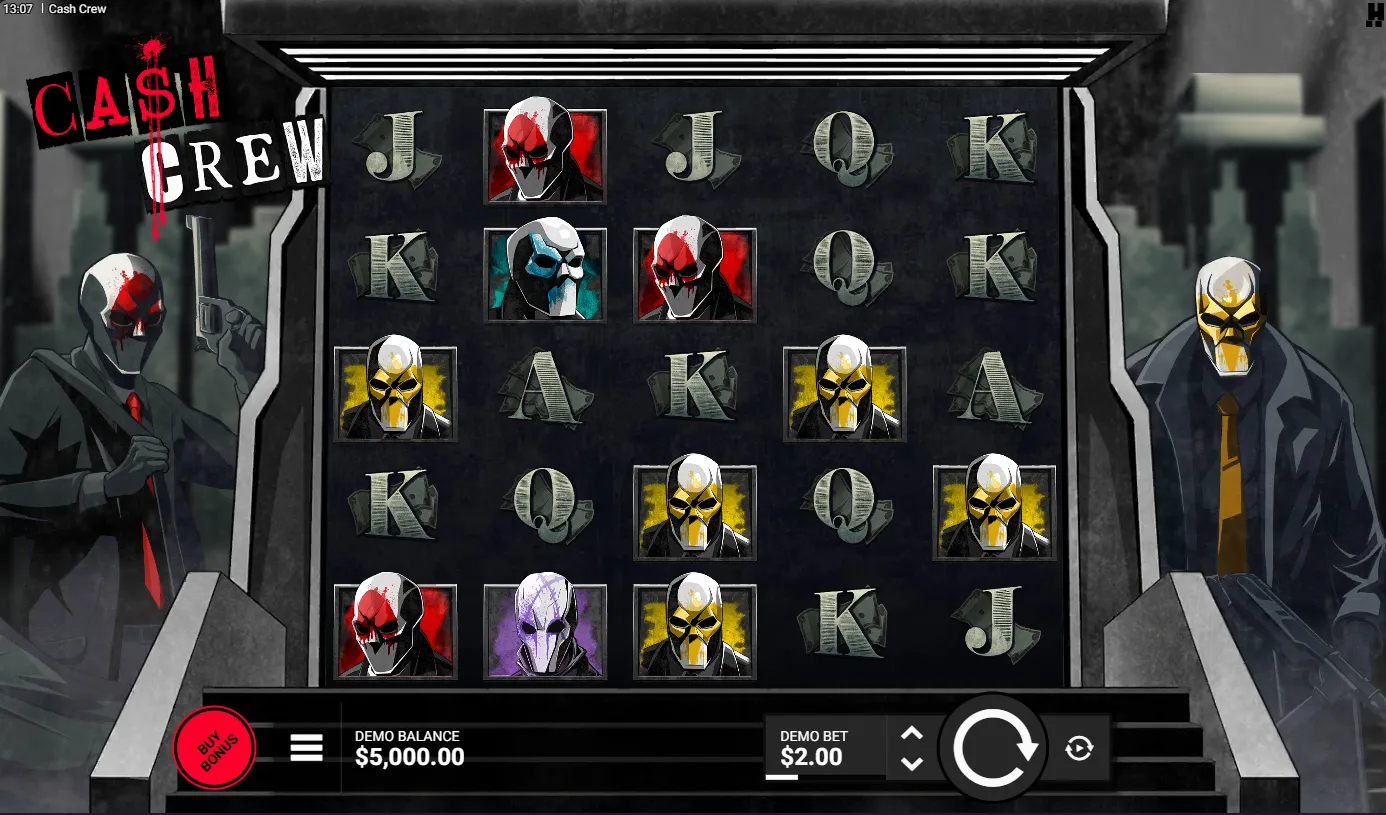Decrease the demo bet amount

(x=911, y=763)
